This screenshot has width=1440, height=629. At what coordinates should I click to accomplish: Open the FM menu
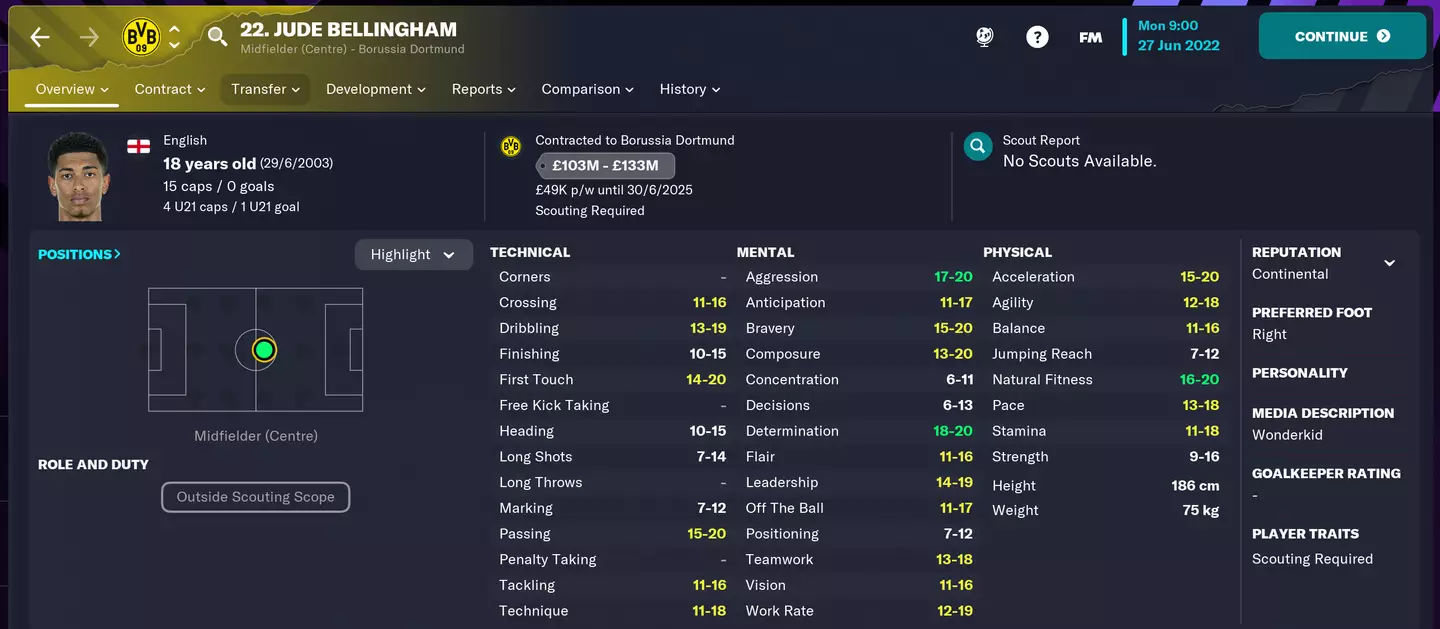click(x=1090, y=37)
